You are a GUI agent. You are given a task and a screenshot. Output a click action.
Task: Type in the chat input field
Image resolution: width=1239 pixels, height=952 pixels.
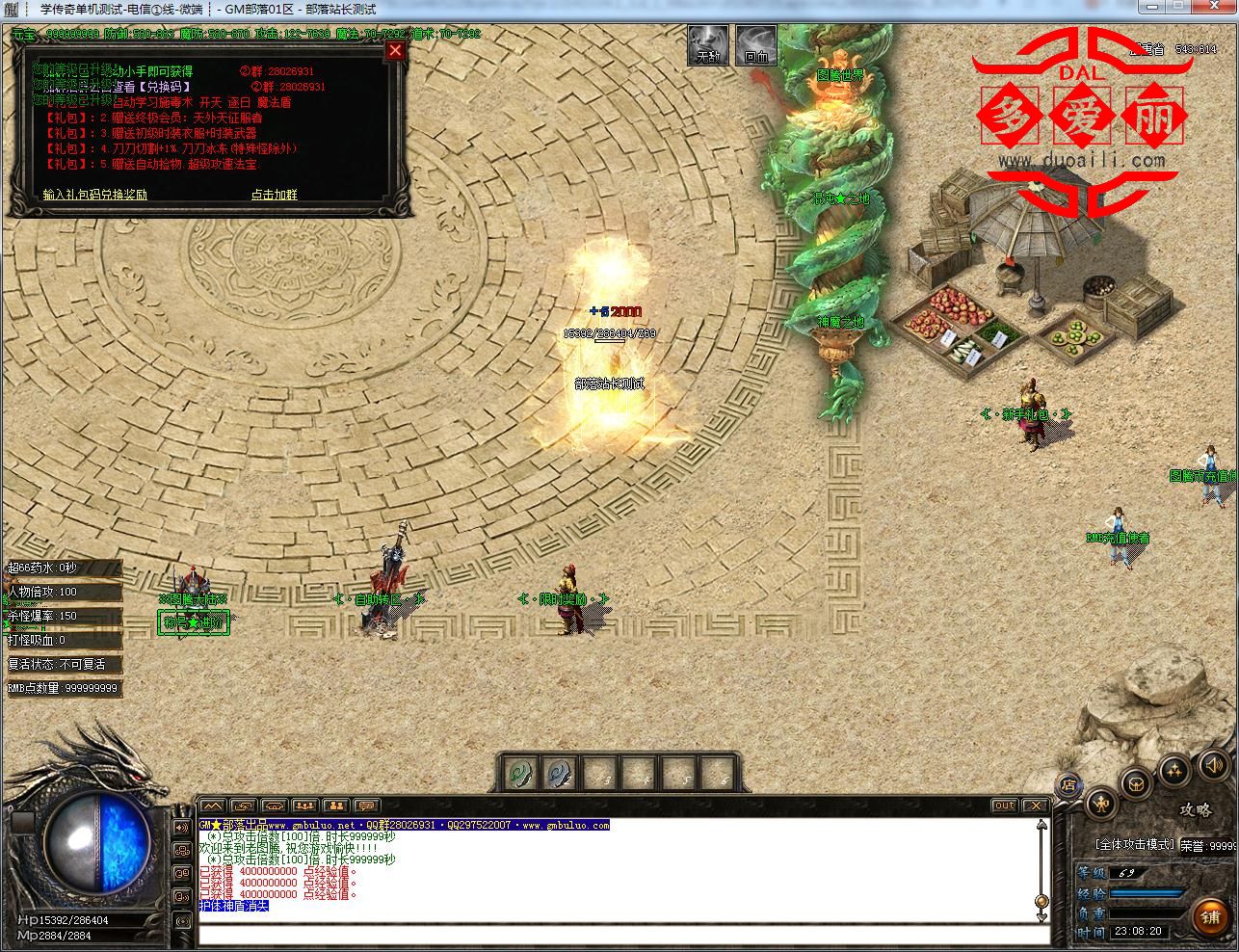(x=622, y=934)
